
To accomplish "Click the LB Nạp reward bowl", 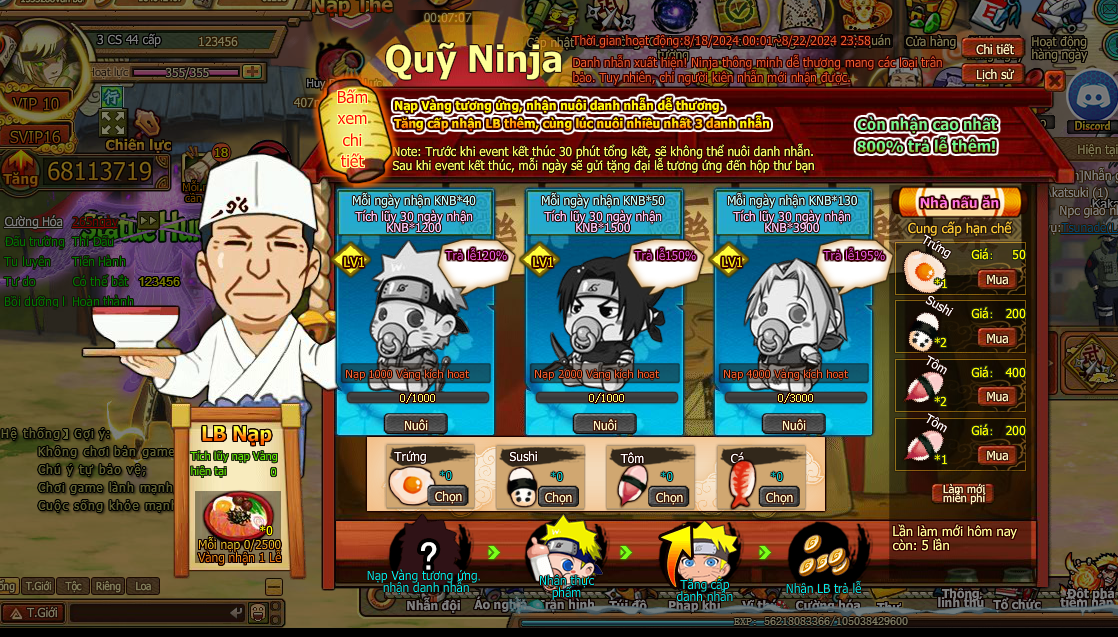I will [236, 516].
